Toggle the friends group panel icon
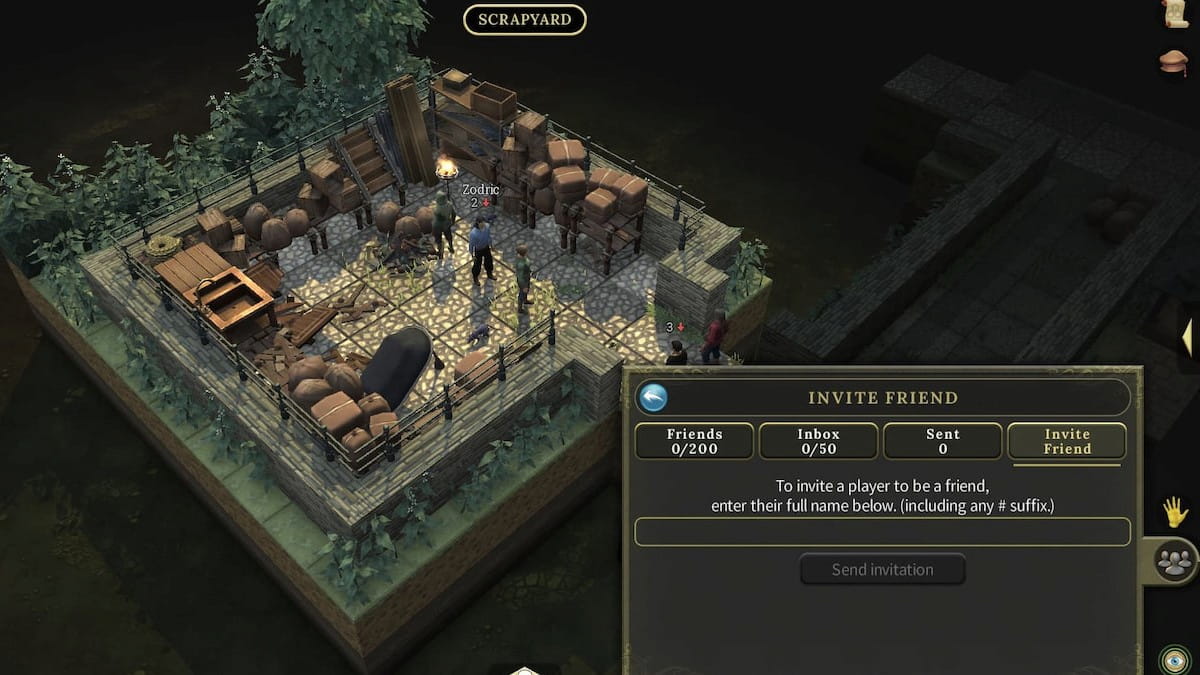Screen dimensions: 1200x675 pyautogui.click(x=1176, y=561)
